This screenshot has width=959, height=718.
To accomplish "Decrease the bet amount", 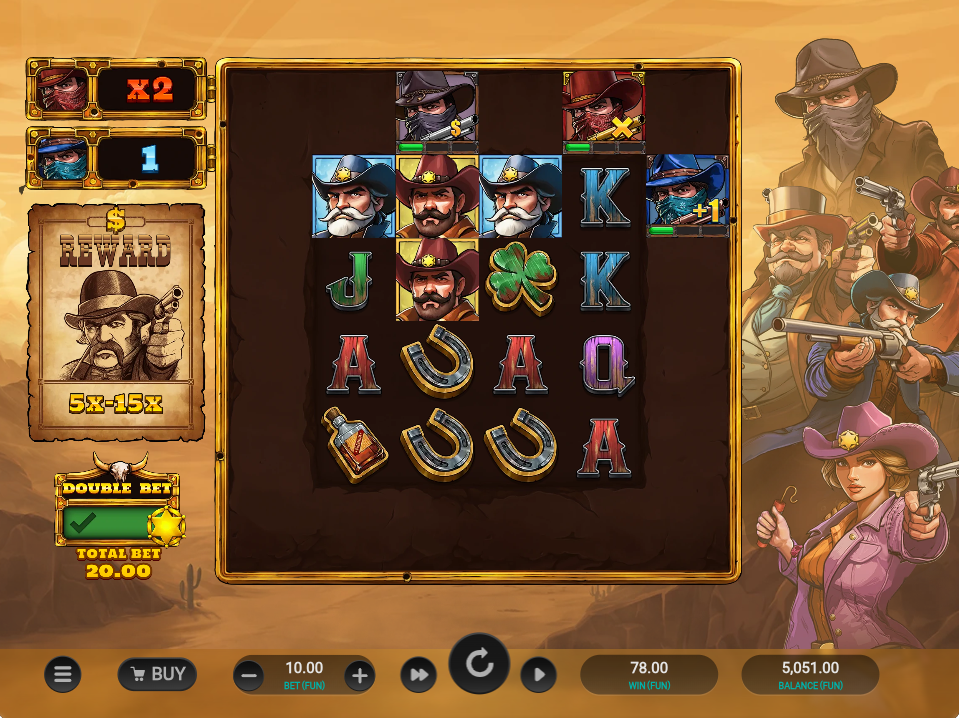I will pos(250,677).
